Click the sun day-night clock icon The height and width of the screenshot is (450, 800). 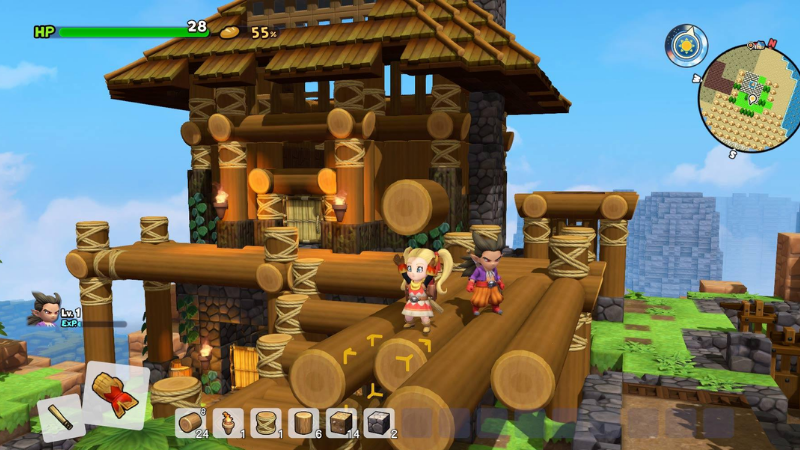tap(686, 45)
